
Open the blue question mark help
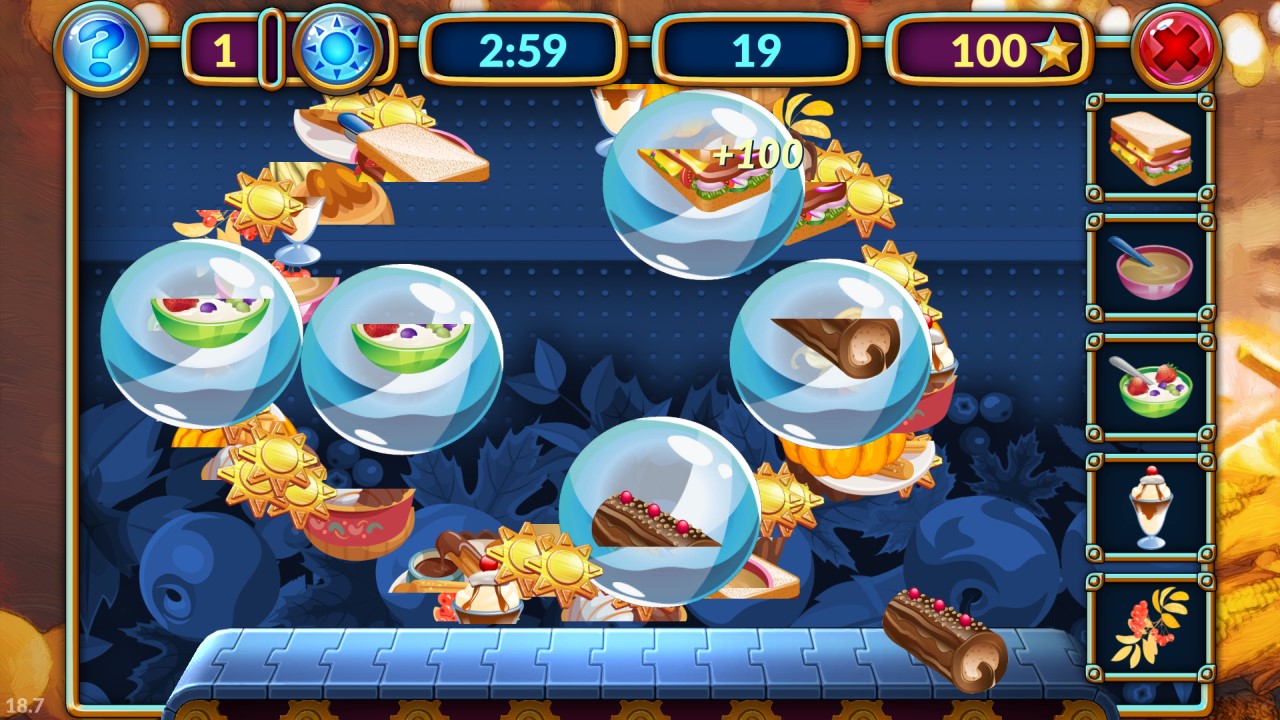point(100,47)
